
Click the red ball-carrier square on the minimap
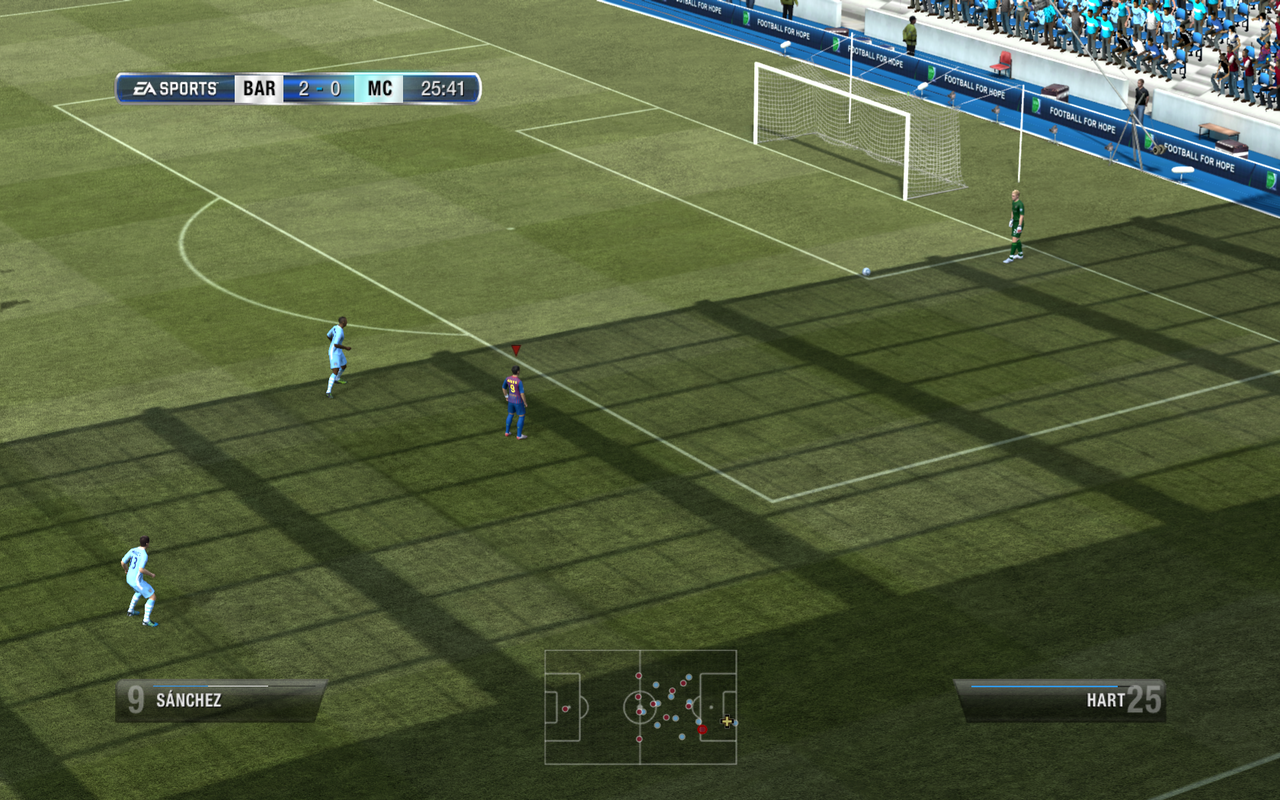point(702,729)
